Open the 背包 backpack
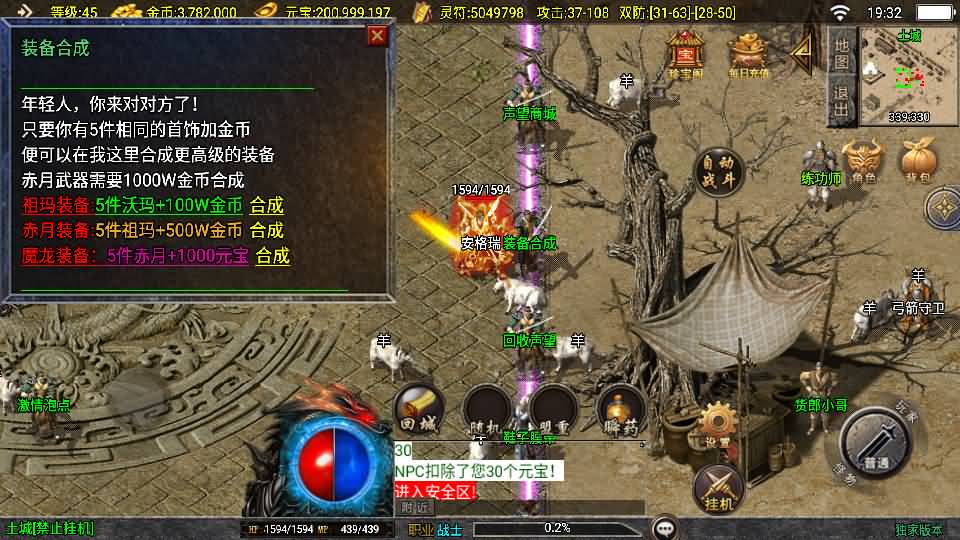Viewport: 960px width, 540px height. (917, 163)
